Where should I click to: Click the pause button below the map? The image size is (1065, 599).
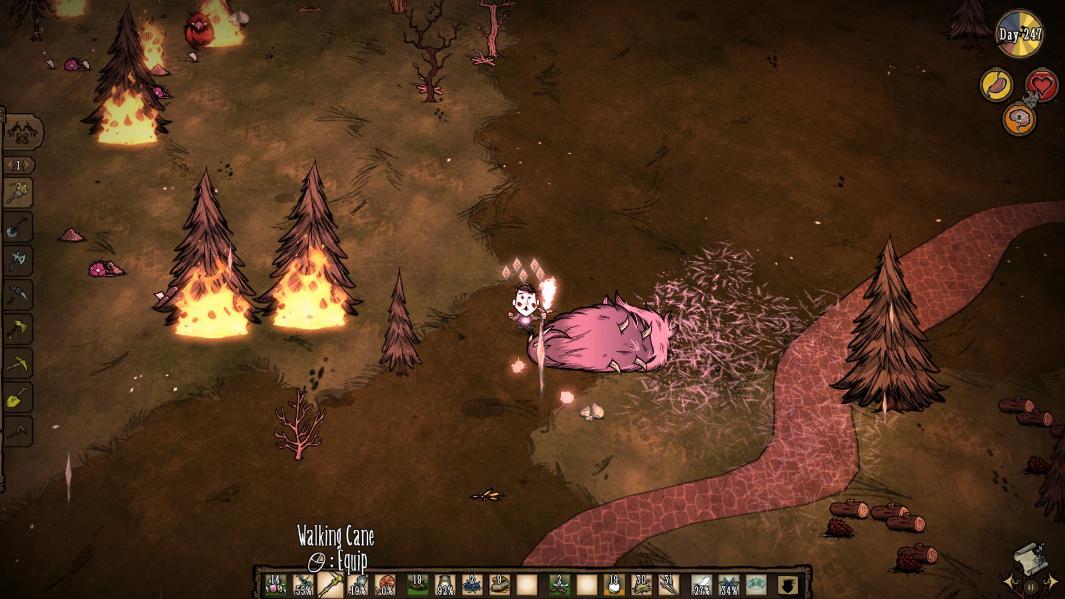point(1030,587)
